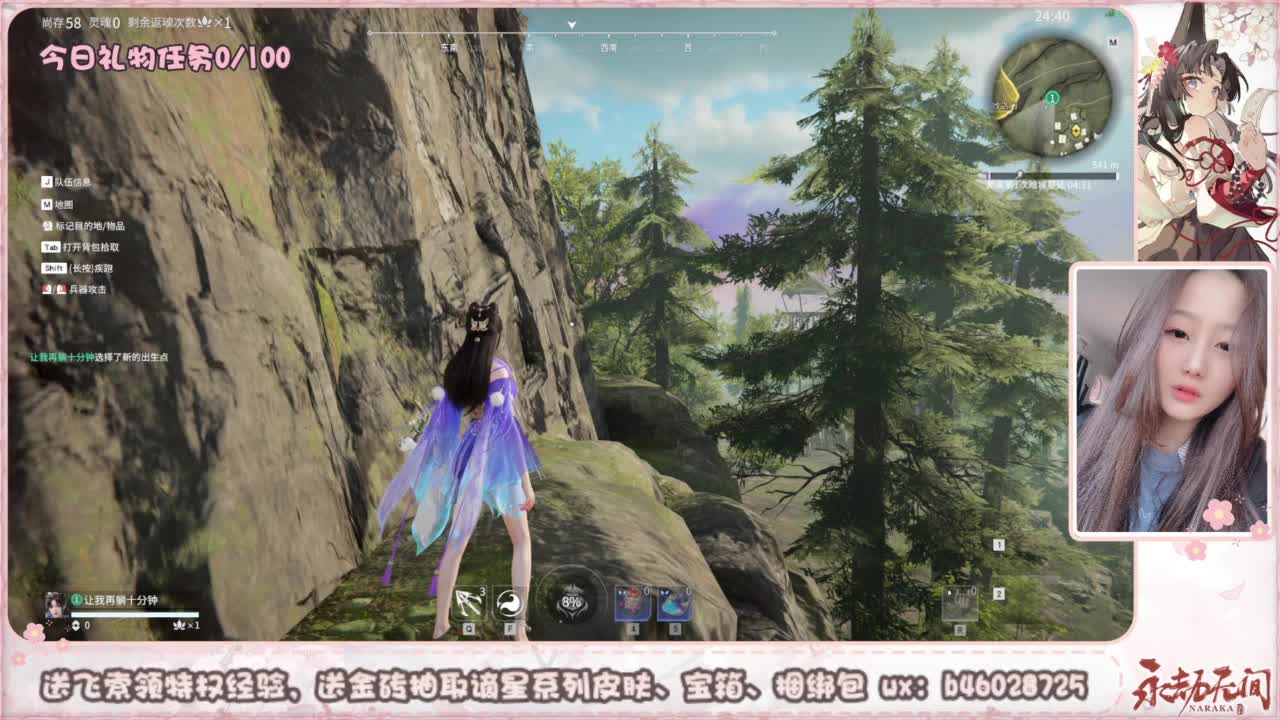
Task: Click the green ① objective marker on the minimap
Action: click(1051, 98)
